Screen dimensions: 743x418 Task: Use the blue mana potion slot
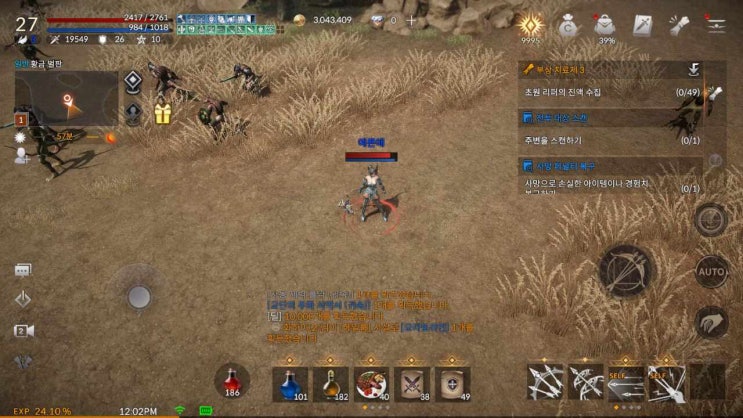pos(290,383)
